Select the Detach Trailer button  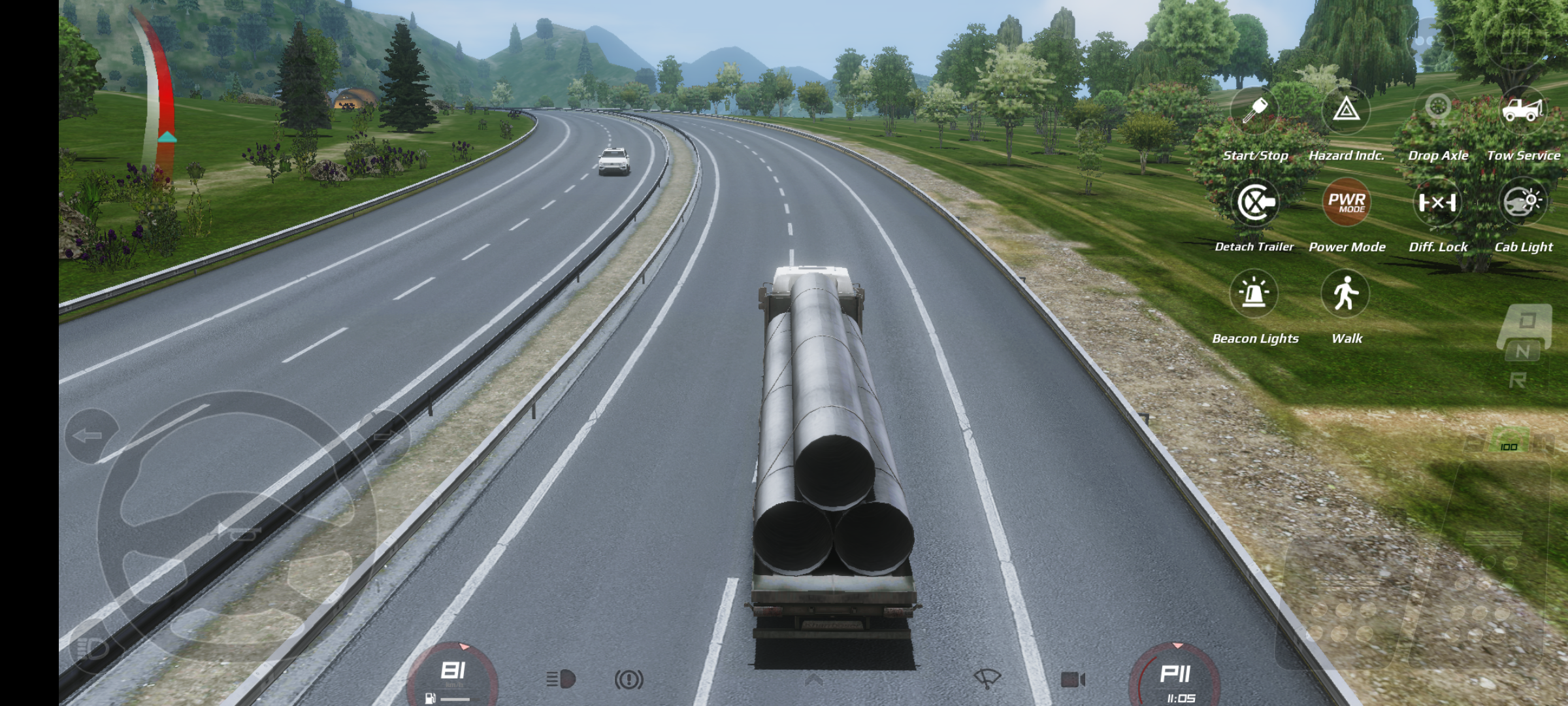tap(1254, 203)
